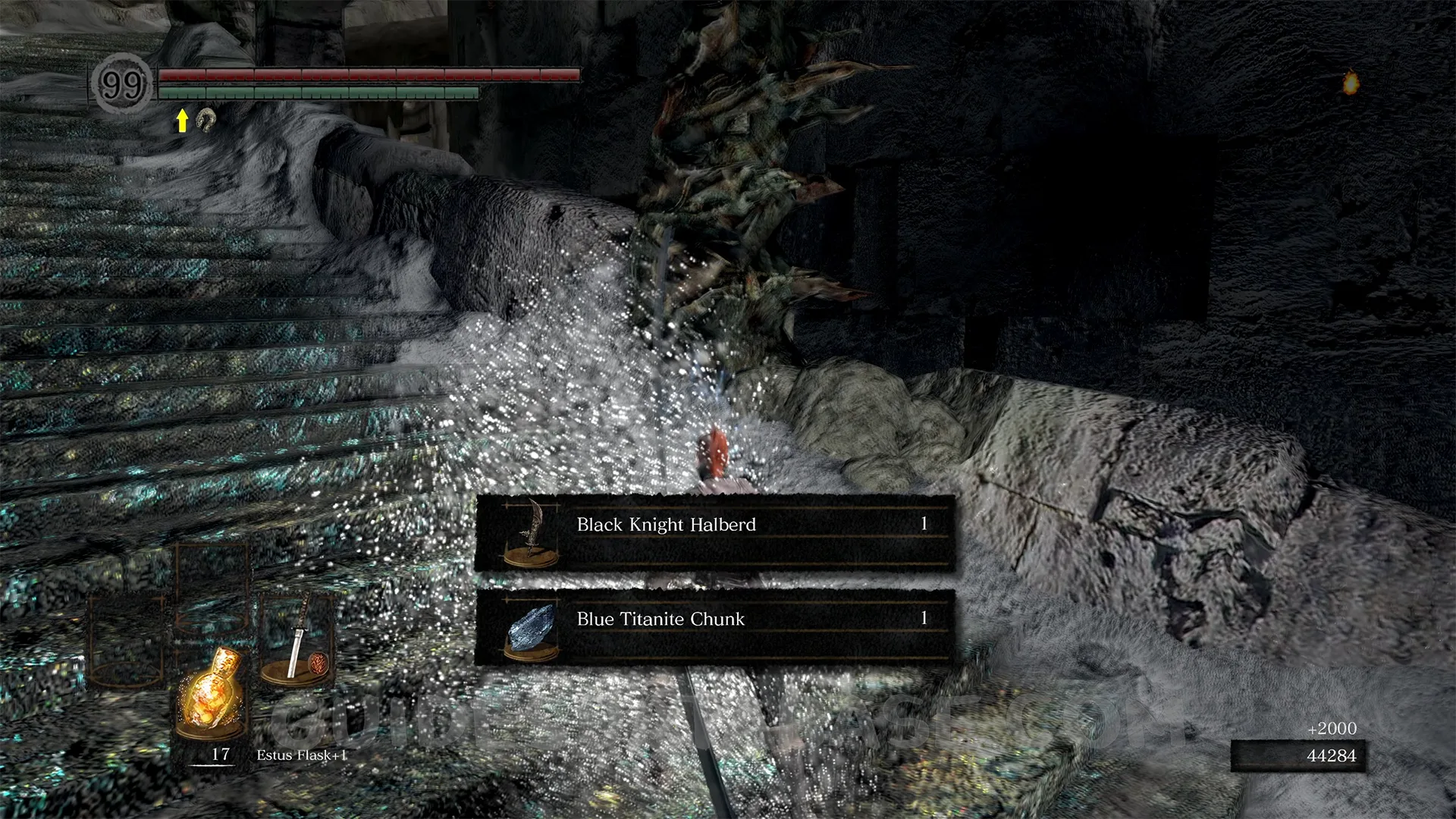The width and height of the screenshot is (1456, 819).
Task: Click the ring status effect icon
Action: (x=206, y=119)
